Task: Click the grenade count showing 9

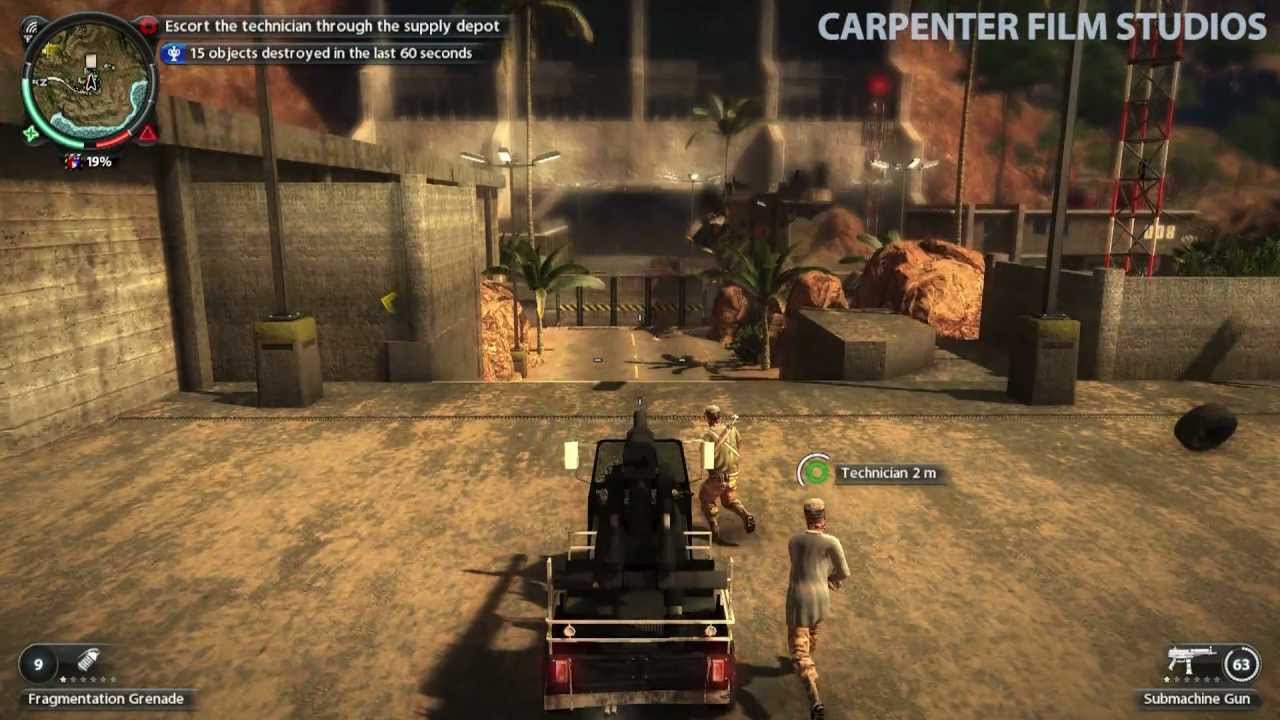Action: (38, 663)
